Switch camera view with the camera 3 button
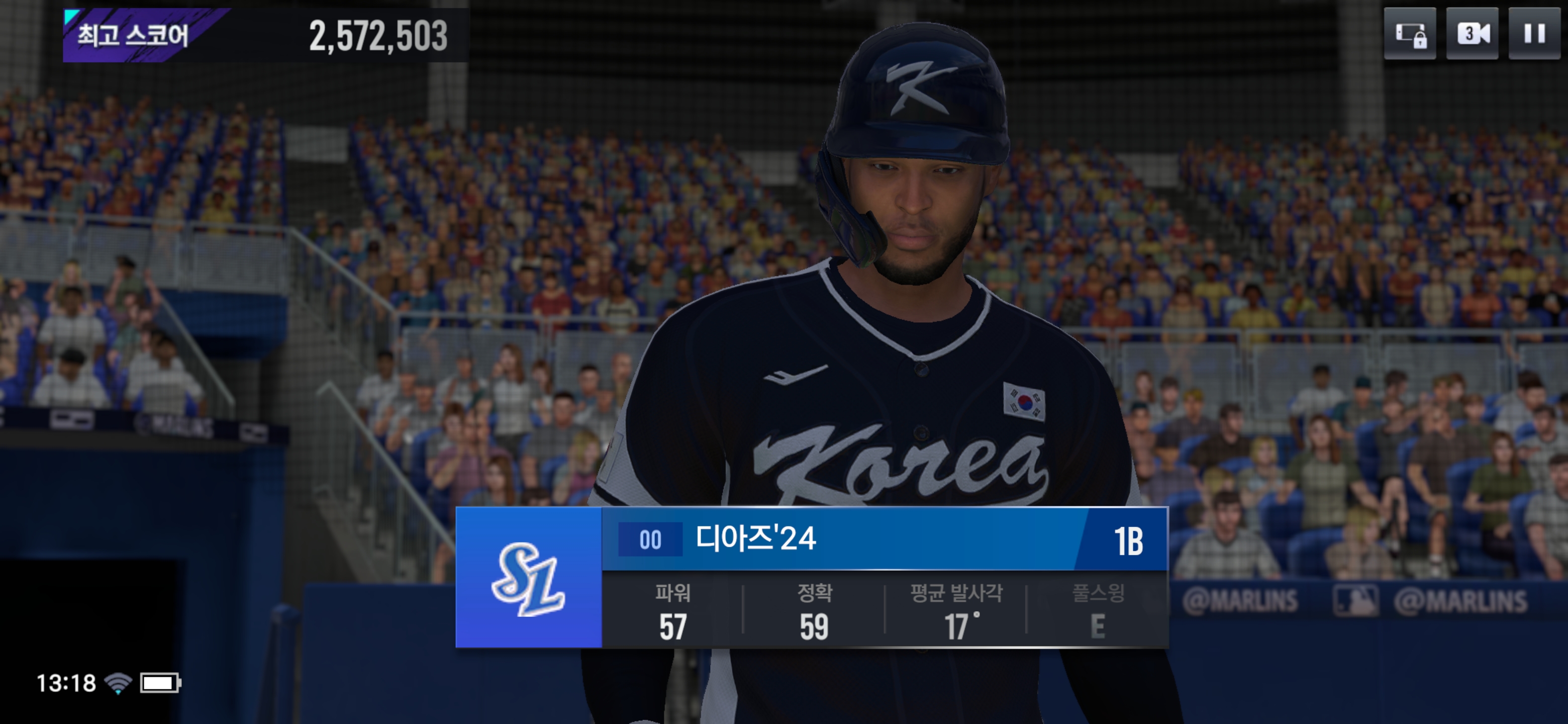 click(x=1472, y=34)
